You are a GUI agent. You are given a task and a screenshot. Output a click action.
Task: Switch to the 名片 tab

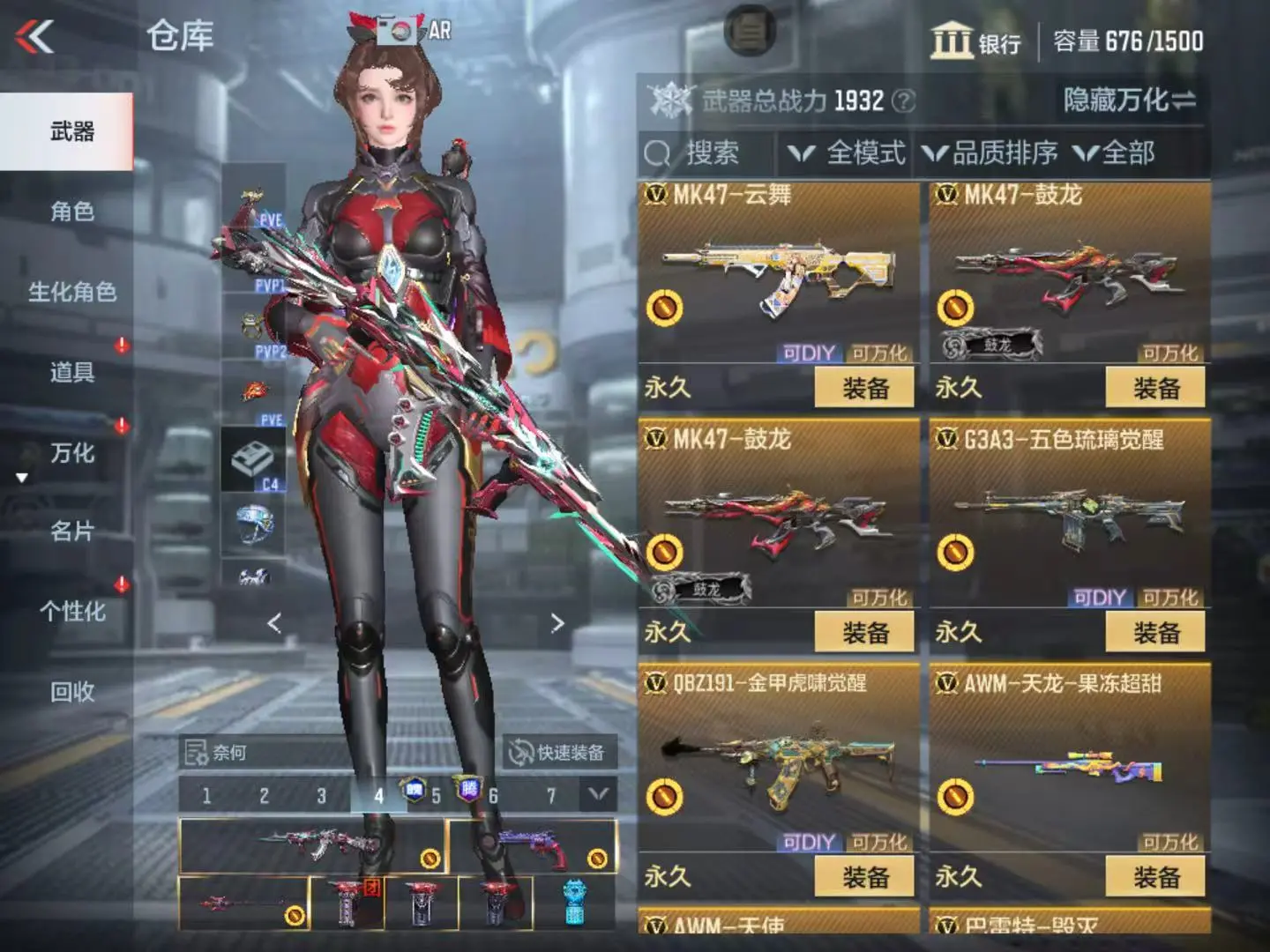pos(71,532)
